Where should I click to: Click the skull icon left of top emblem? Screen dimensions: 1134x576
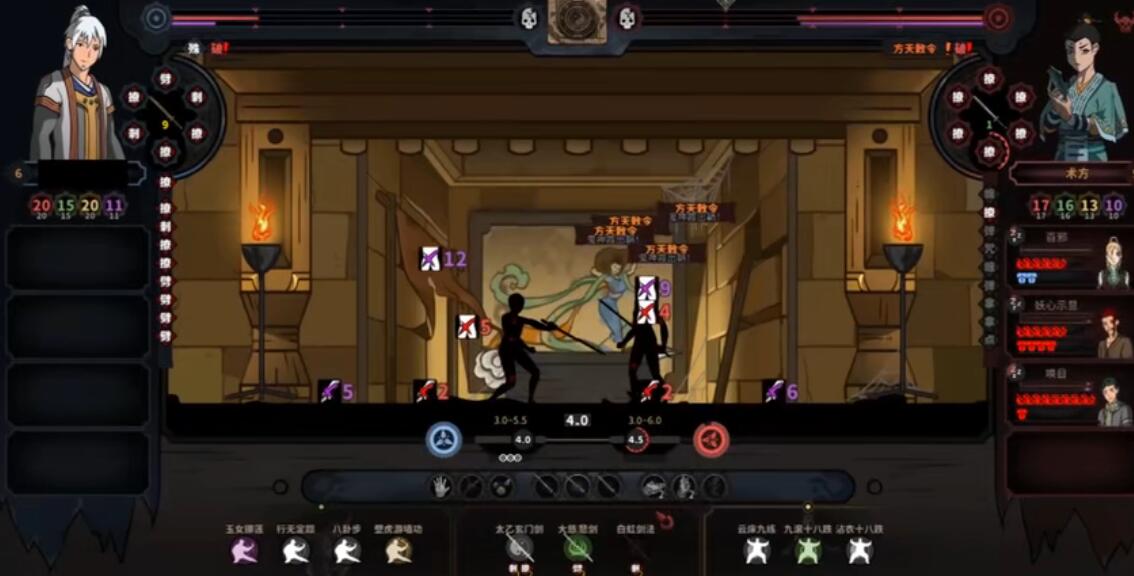528,18
